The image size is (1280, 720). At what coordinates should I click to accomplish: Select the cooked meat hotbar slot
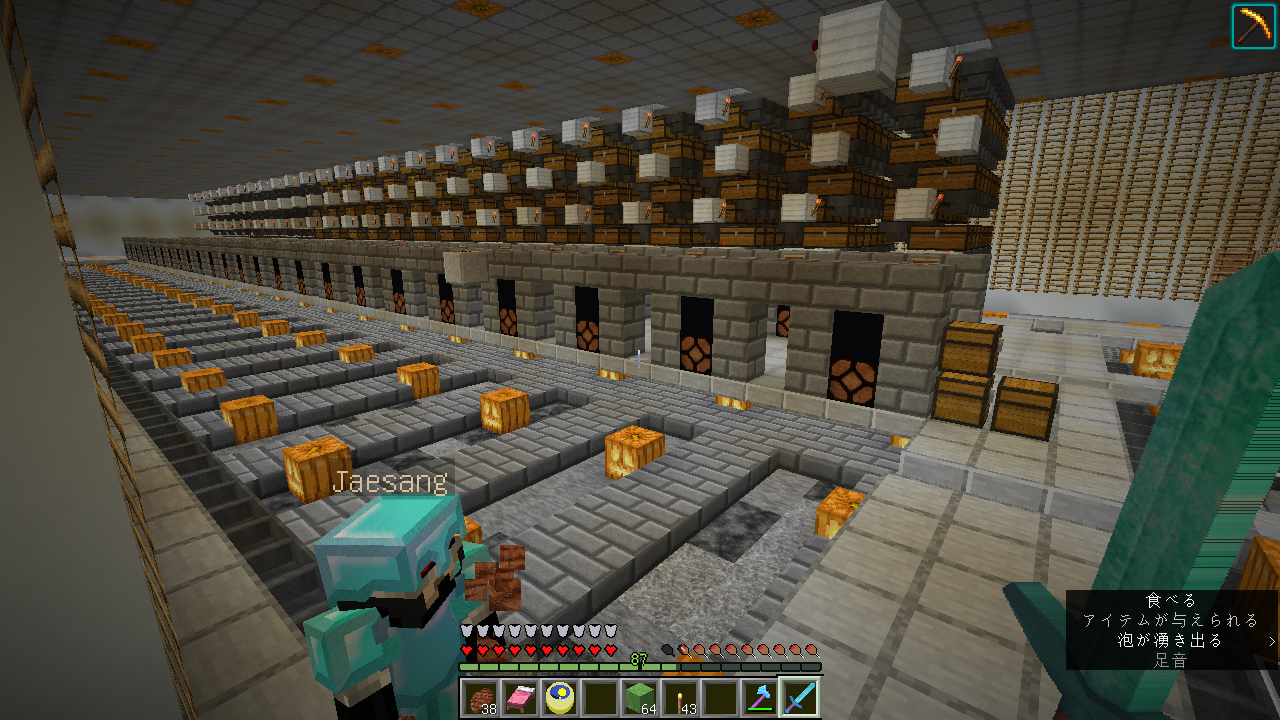click(x=480, y=697)
